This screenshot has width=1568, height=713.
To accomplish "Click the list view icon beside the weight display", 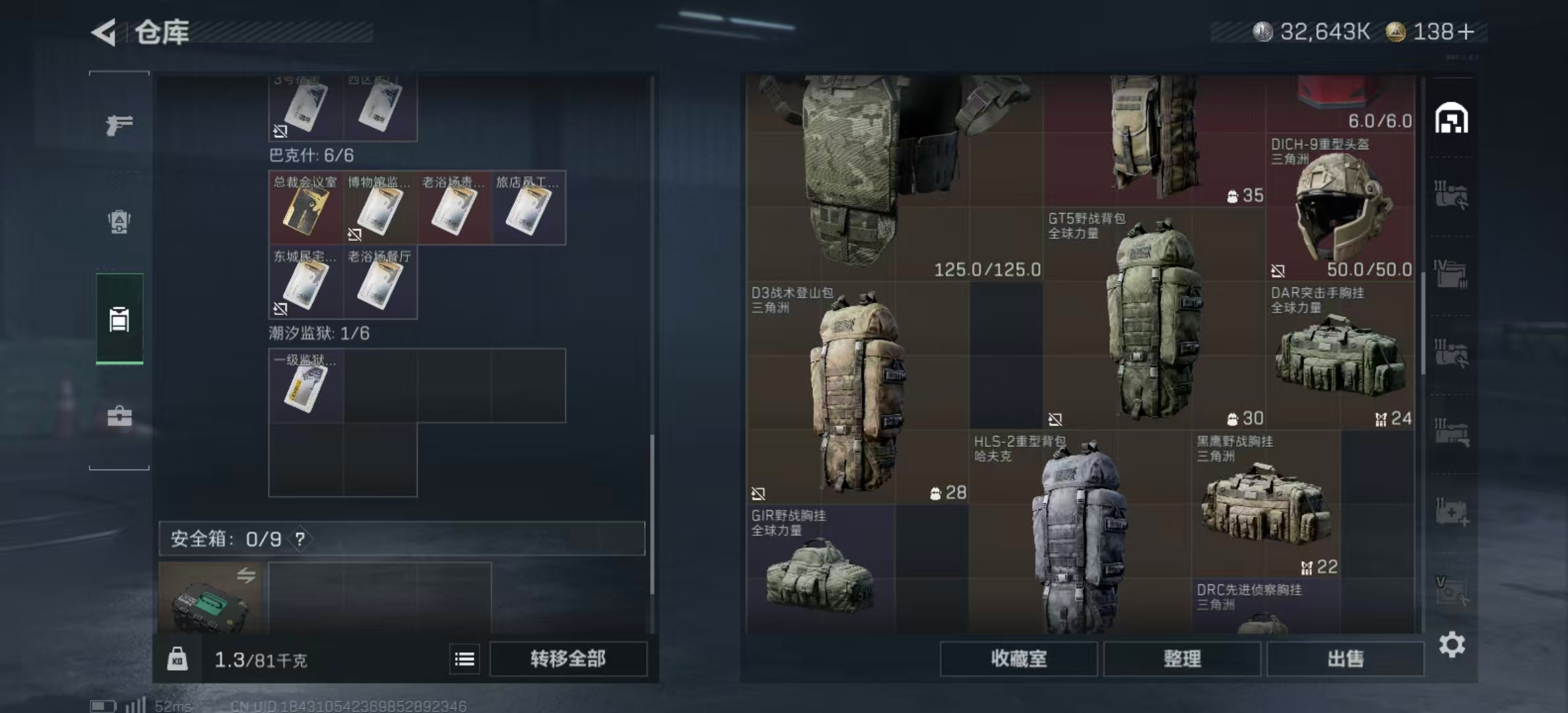I will click(465, 659).
